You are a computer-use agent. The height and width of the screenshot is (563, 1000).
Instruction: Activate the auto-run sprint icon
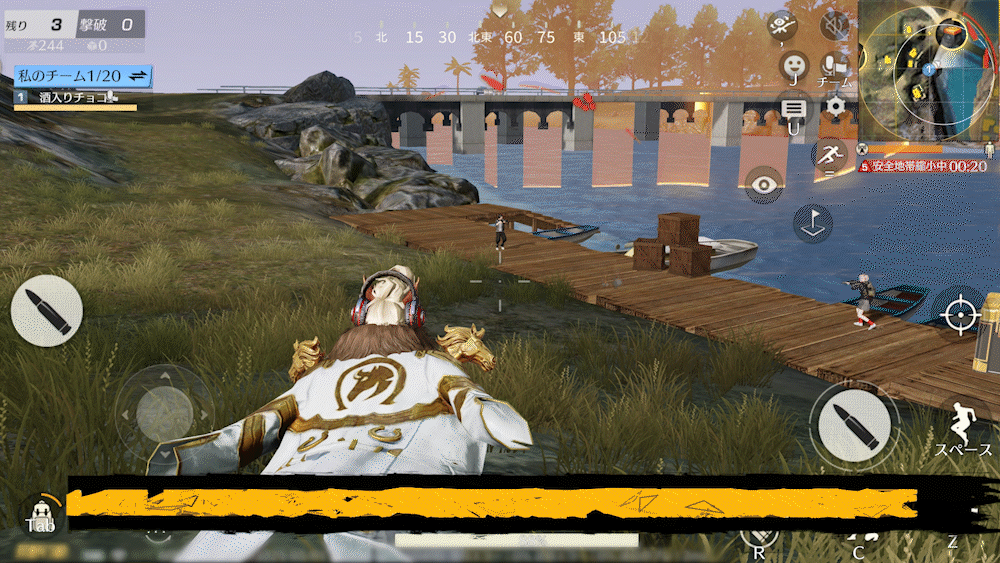pyautogui.click(x=829, y=155)
